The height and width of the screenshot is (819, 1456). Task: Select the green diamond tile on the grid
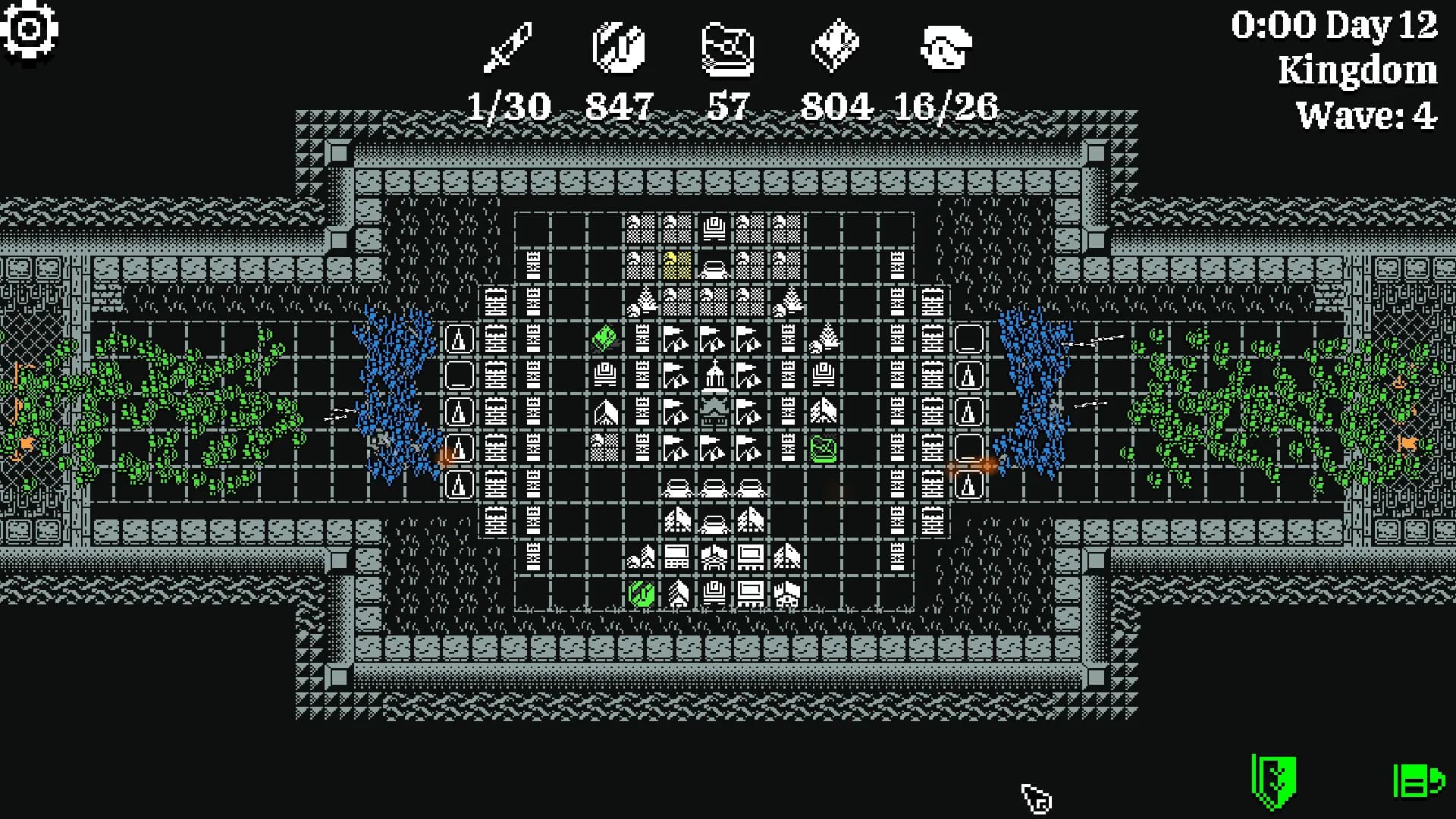(604, 337)
